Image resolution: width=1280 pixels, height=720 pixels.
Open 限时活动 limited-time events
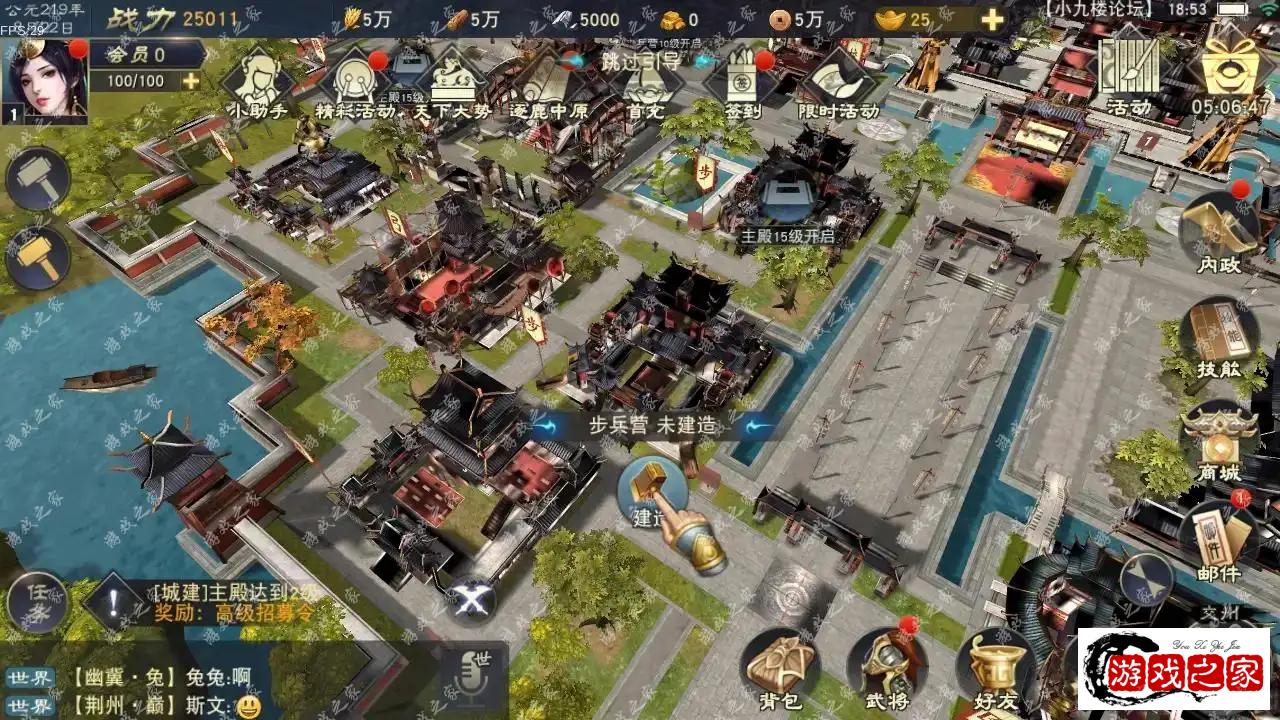[x=837, y=80]
